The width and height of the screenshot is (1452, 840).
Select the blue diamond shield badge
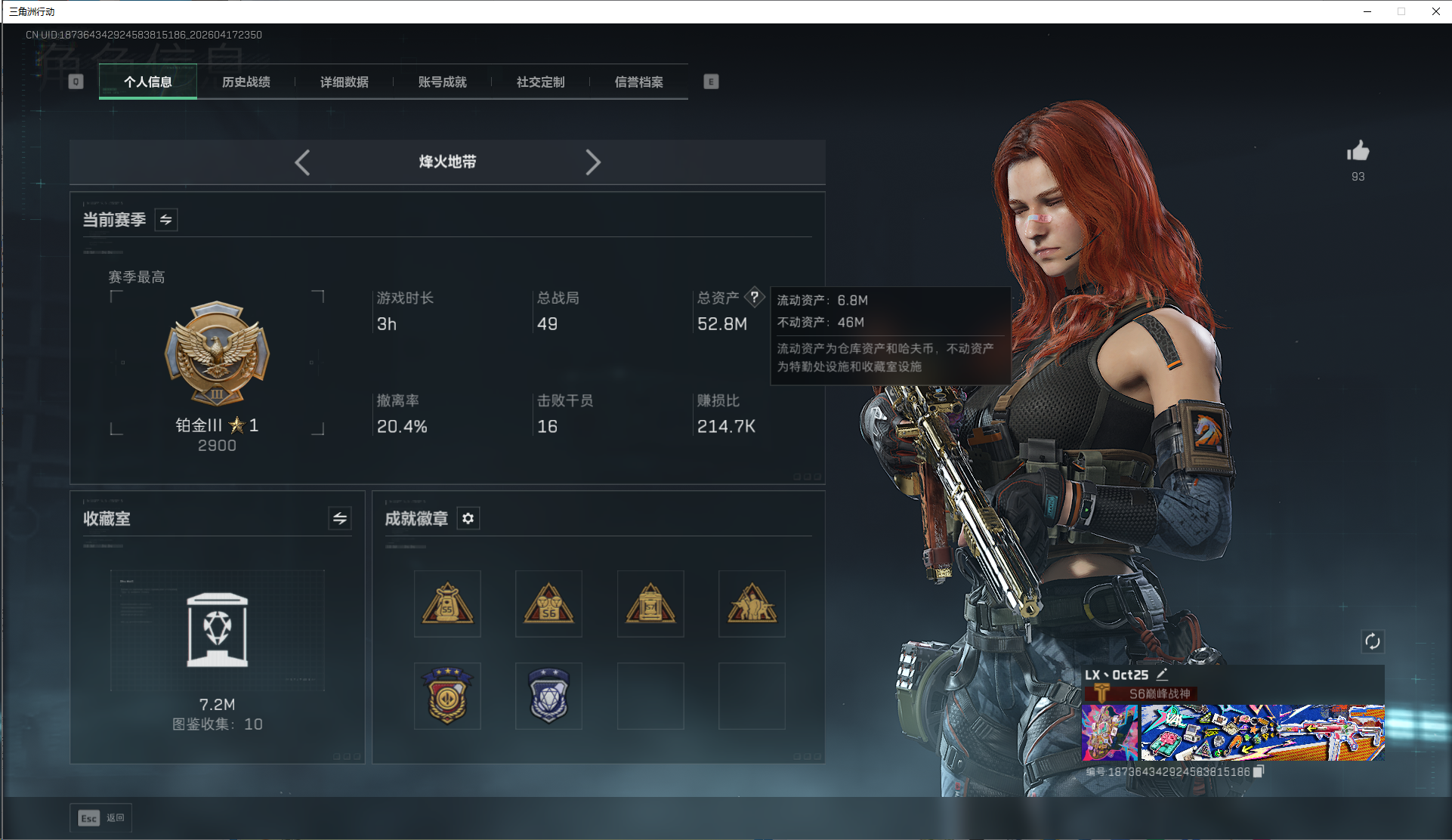click(548, 695)
